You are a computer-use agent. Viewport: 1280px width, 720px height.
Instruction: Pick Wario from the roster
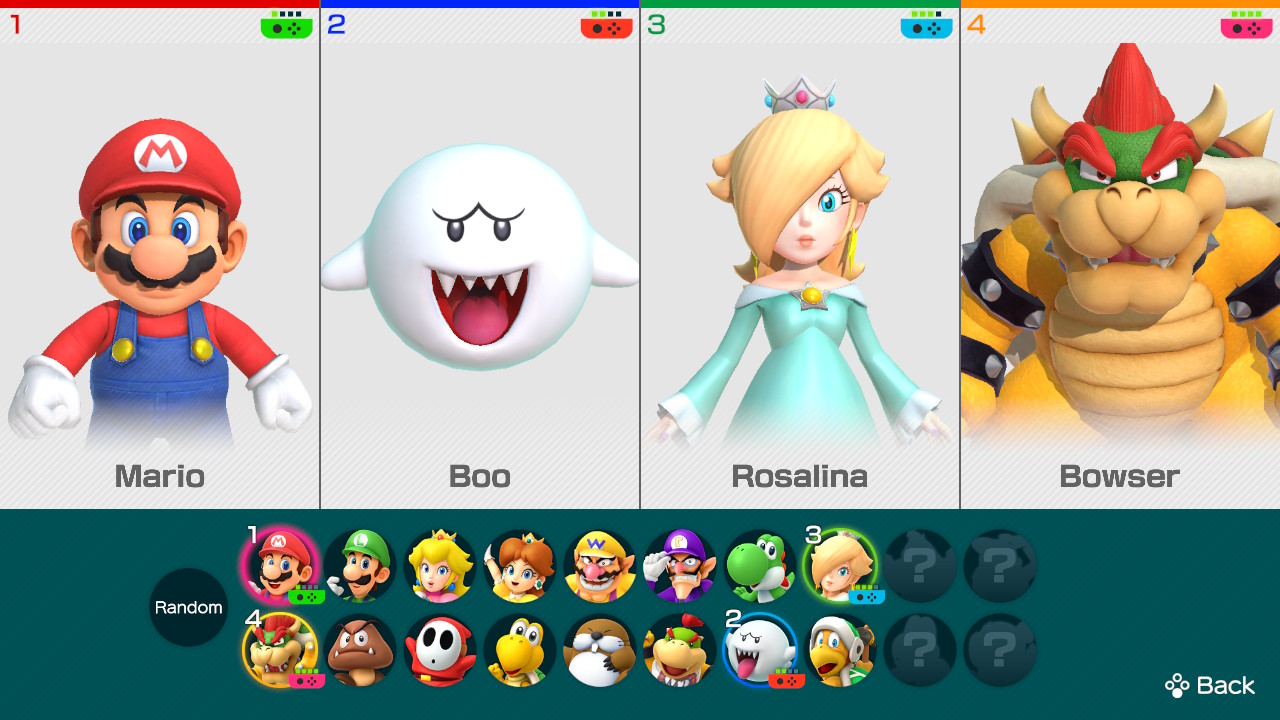click(600, 566)
